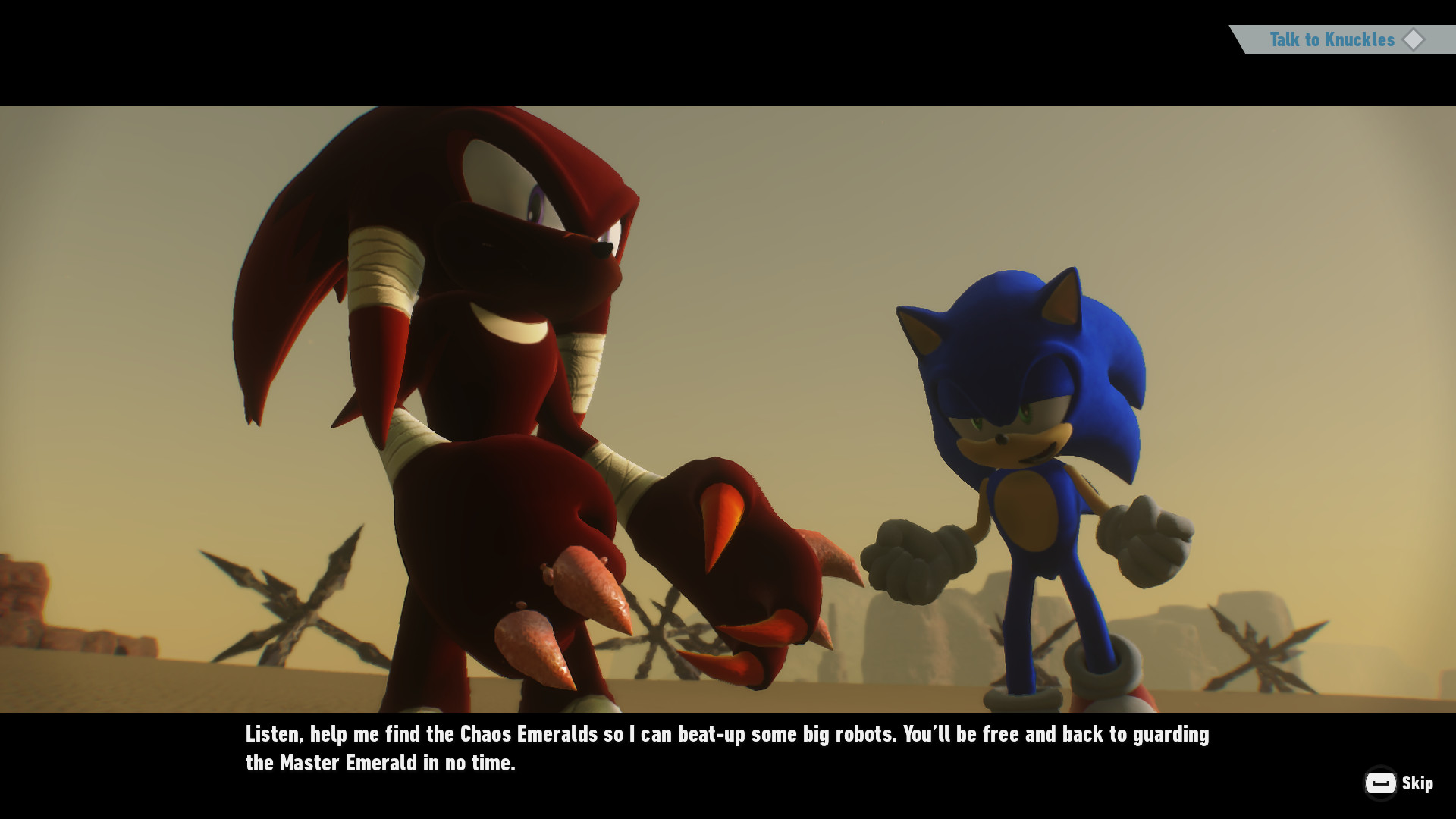Image resolution: width=1456 pixels, height=819 pixels.
Task: Toggle the Talk to Knuckles objective display
Action: click(1331, 40)
